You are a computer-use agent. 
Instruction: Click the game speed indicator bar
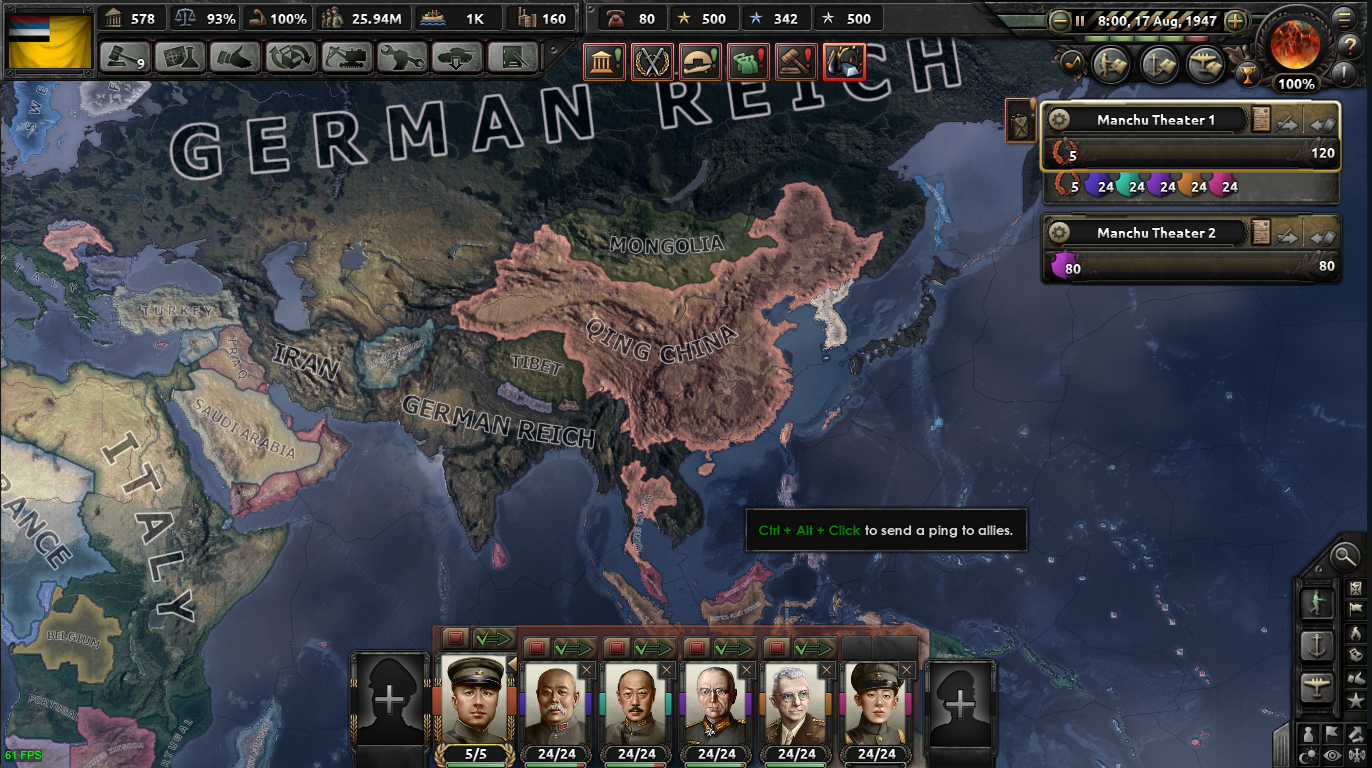pos(1147,37)
